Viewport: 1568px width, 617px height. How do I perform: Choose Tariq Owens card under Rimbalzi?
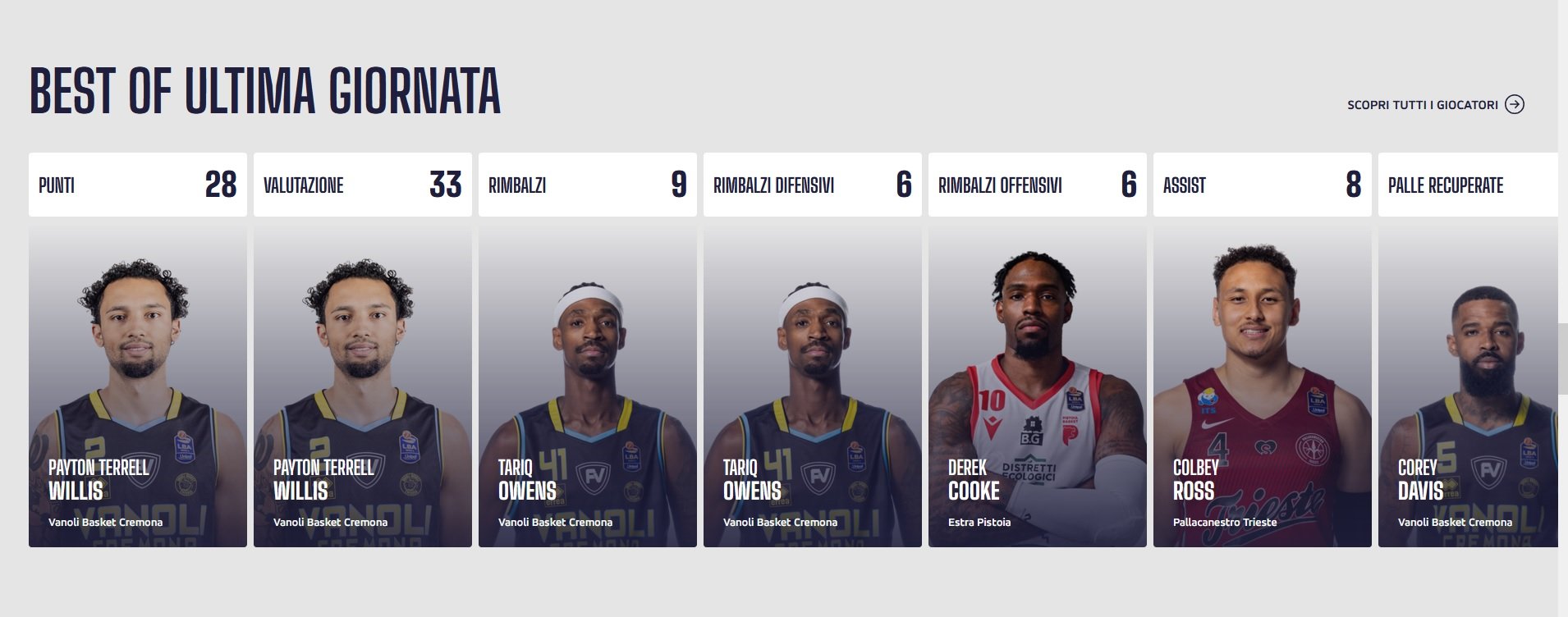coord(588,386)
